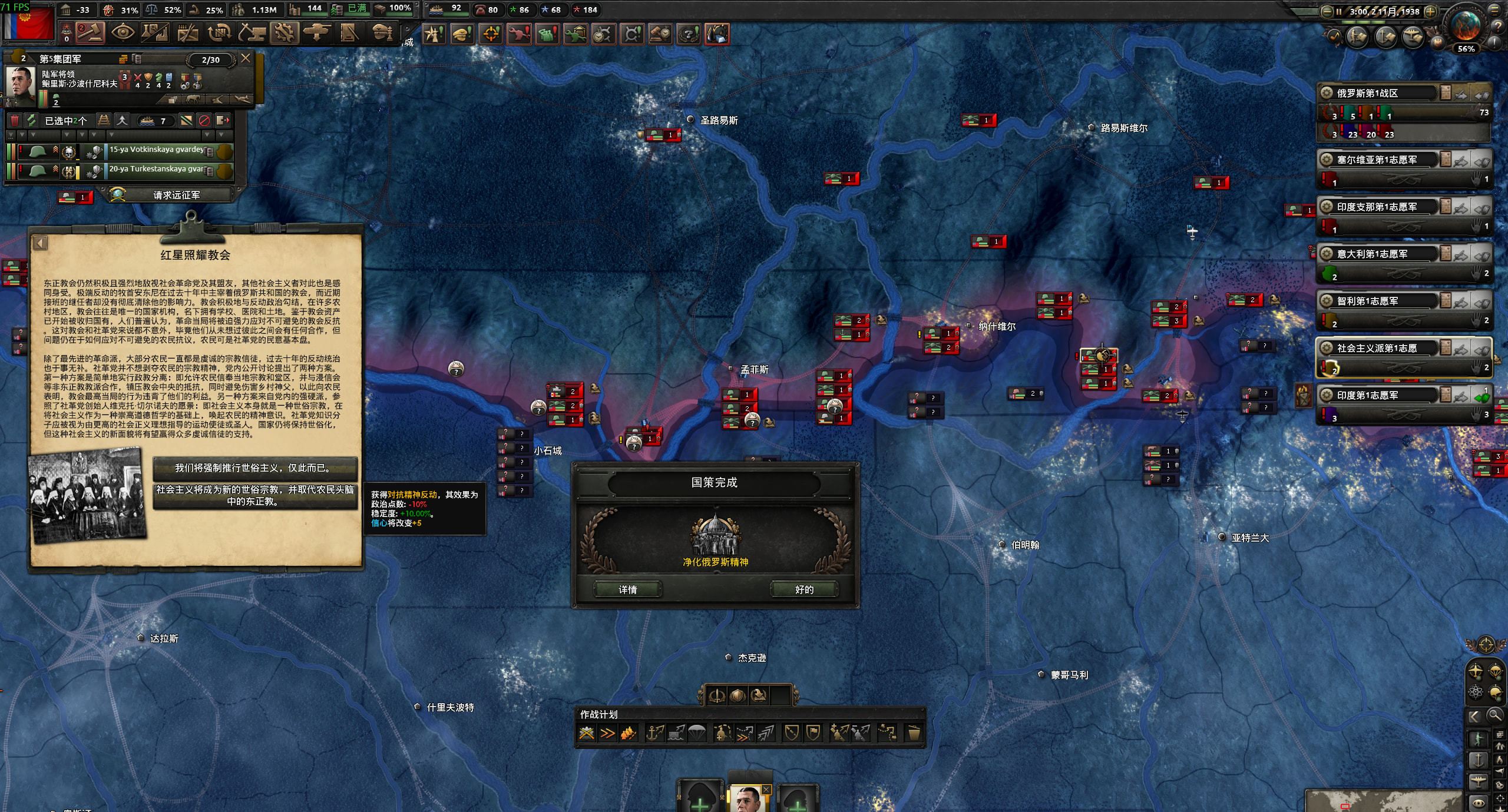This screenshot has height=812, width=1508.
Task: Open the 俄罗斯第1战区 theater entry
Action: pyautogui.click(x=1378, y=93)
